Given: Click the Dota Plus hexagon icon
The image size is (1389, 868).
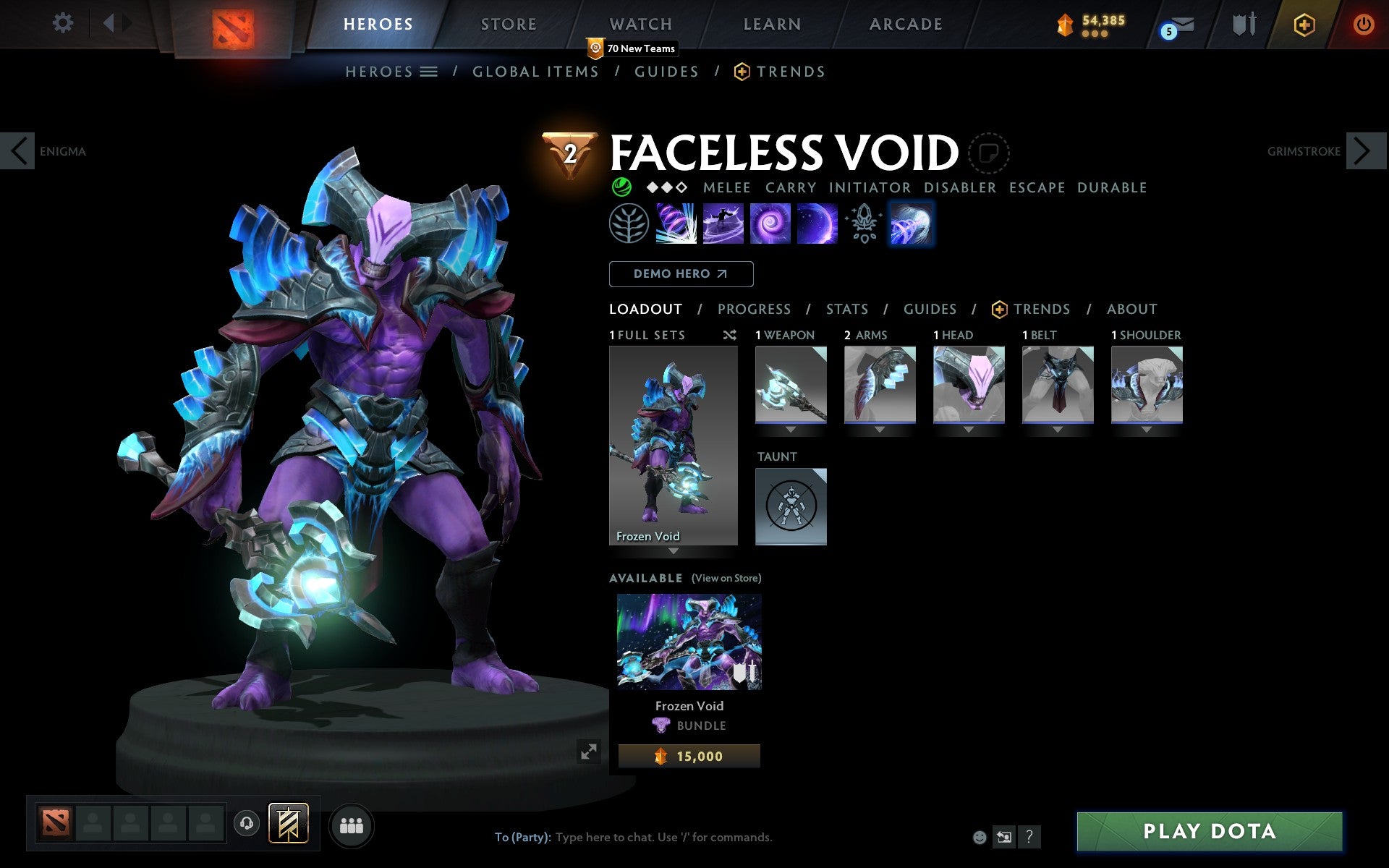Looking at the screenshot, I should click(x=1302, y=24).
